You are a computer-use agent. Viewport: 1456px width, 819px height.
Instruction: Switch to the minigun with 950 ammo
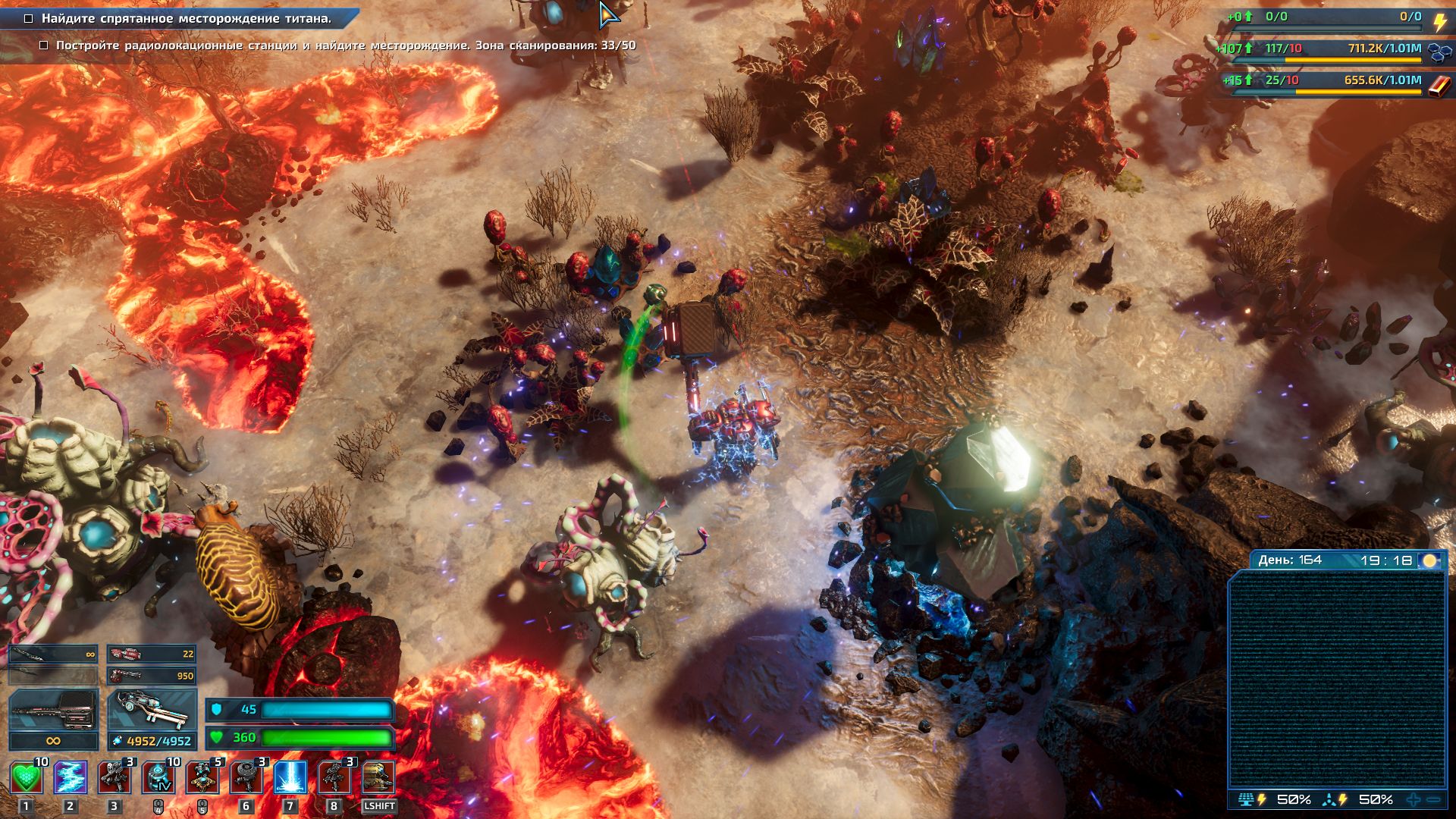click(152, 675)
